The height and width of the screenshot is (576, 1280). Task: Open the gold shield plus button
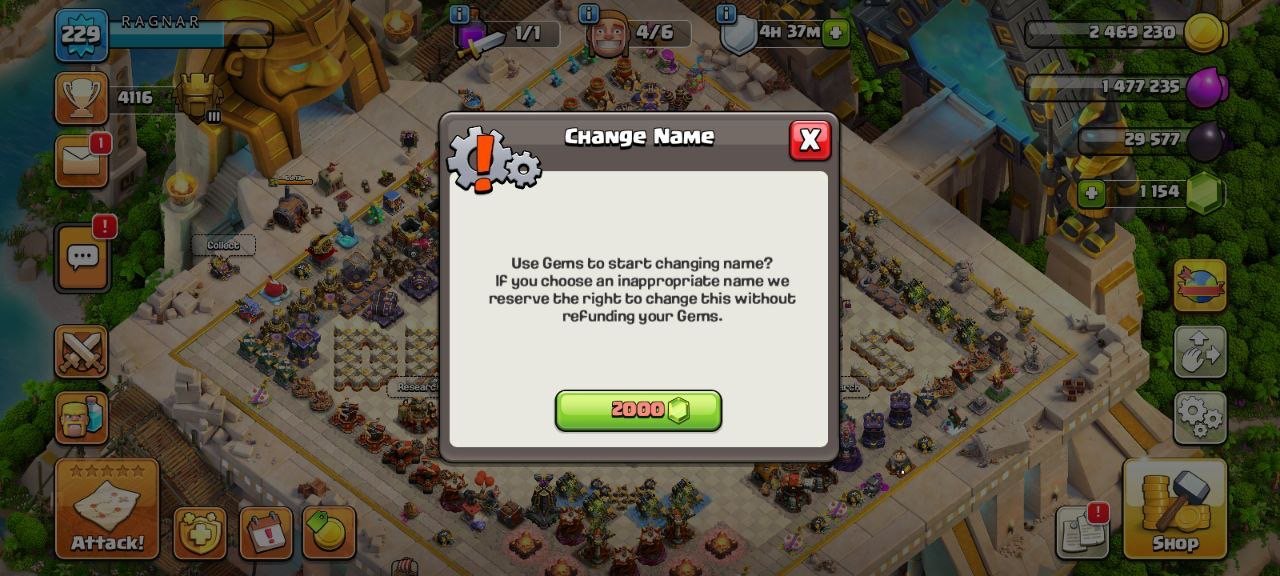click(200, 533)
